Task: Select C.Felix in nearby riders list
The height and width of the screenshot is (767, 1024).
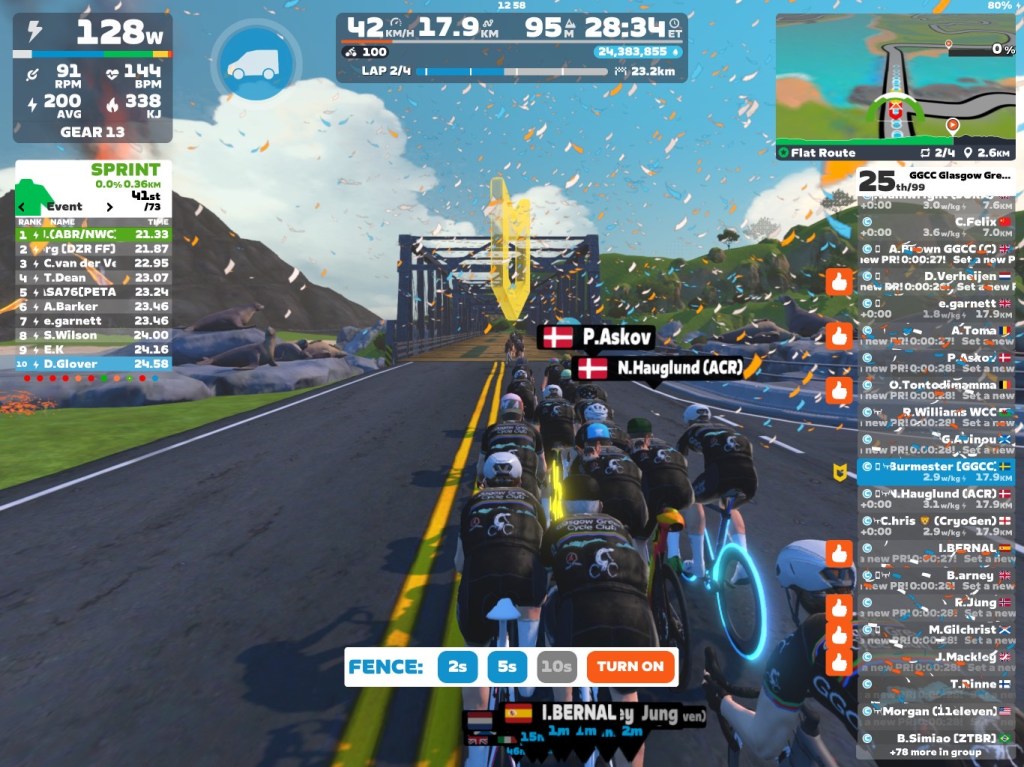Action: [x=935, y=222]
